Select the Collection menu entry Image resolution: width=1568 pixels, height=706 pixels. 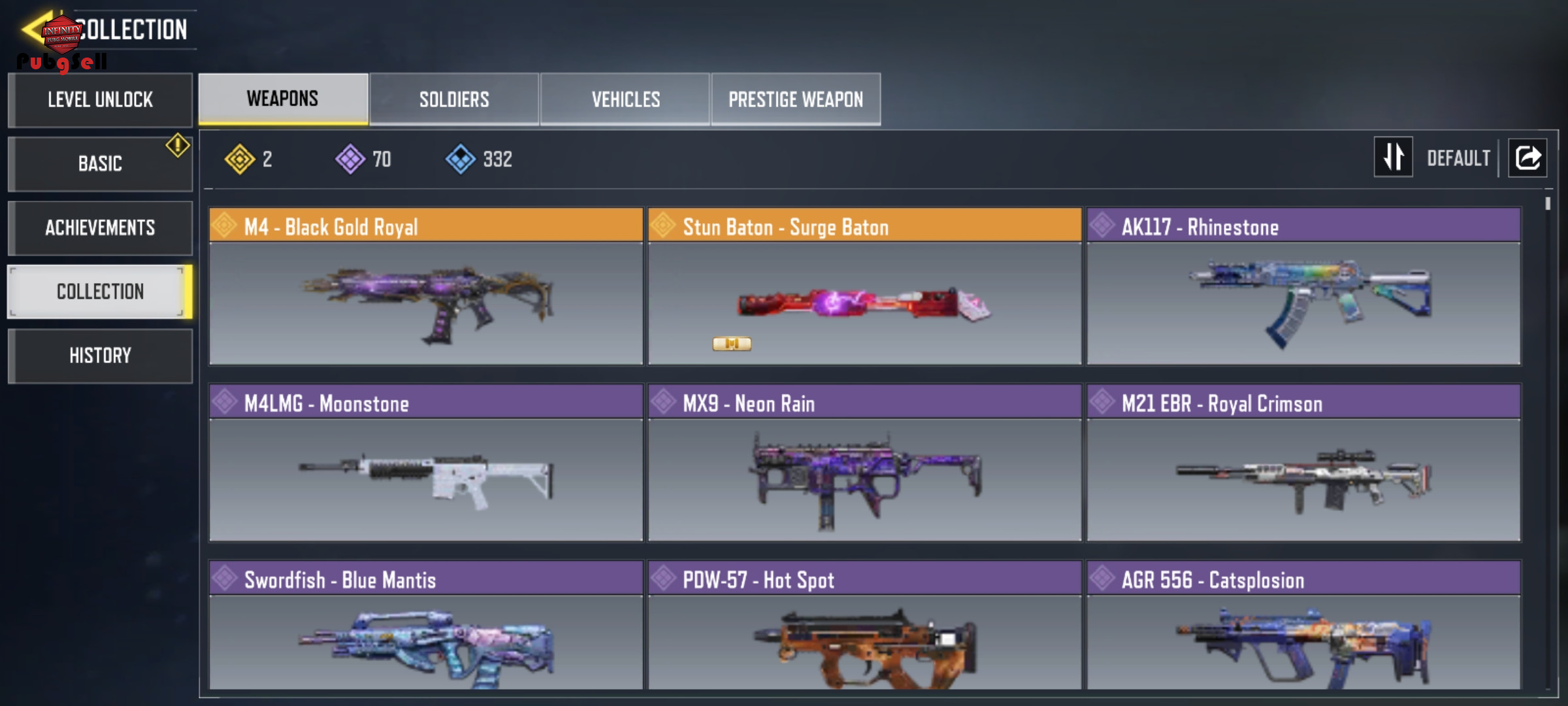pyautogui.click(x=100, y=292)
